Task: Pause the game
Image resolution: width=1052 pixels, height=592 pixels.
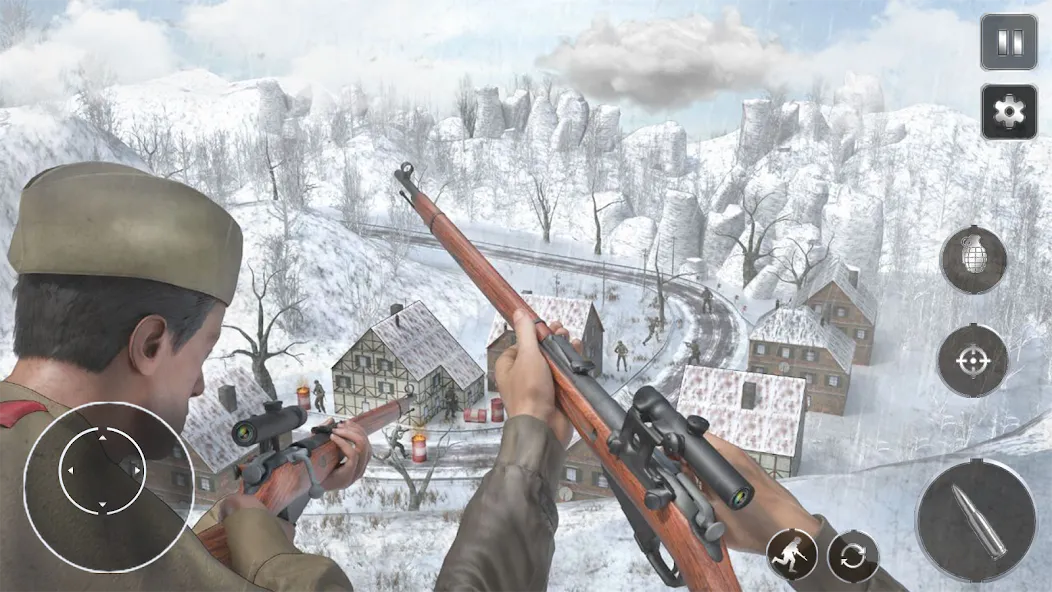Action: tap(1008, 42)
